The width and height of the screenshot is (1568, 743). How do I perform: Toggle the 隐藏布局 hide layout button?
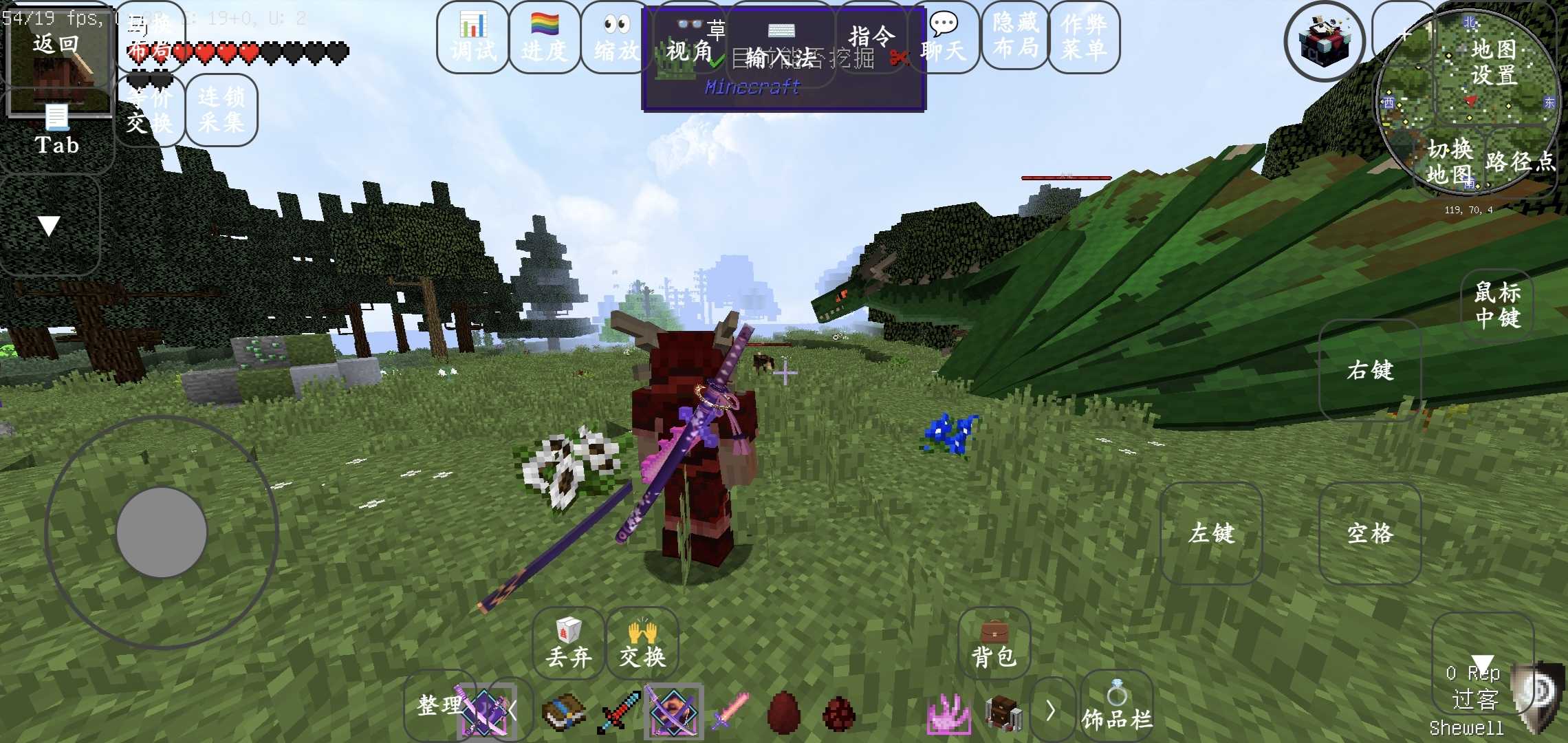[1016, 36]
